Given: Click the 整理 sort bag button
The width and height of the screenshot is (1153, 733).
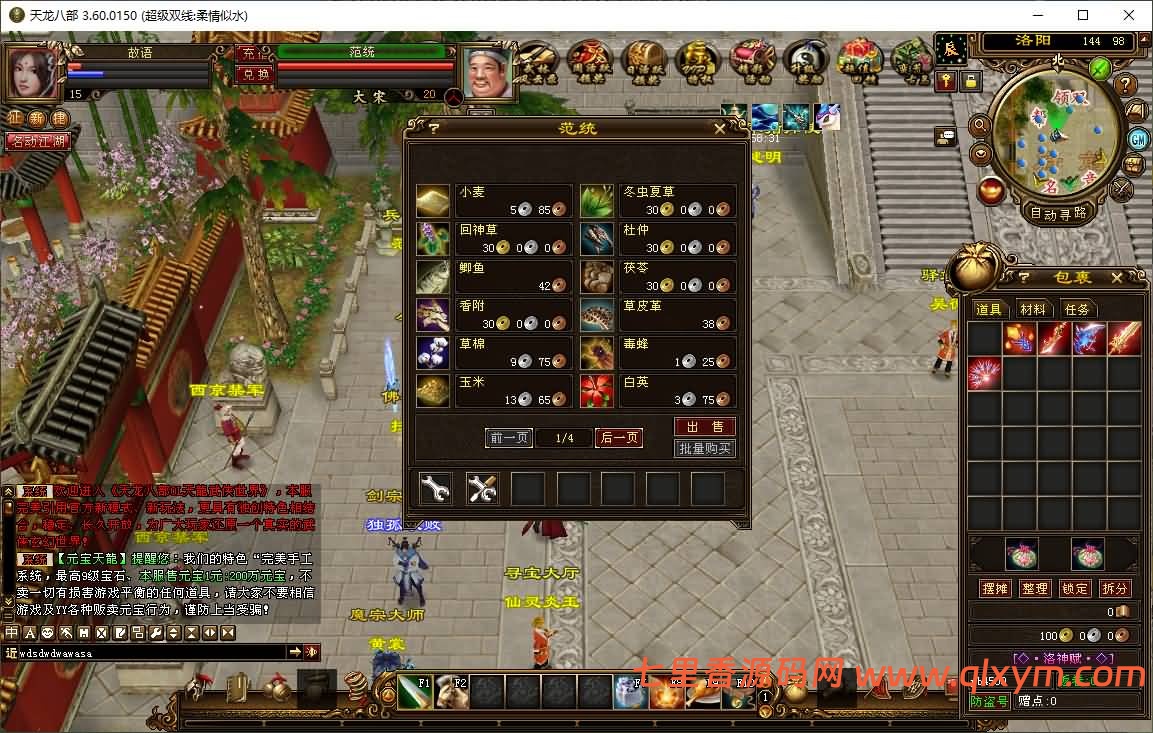Looking at the screenshot, I should coord(1035,588).
